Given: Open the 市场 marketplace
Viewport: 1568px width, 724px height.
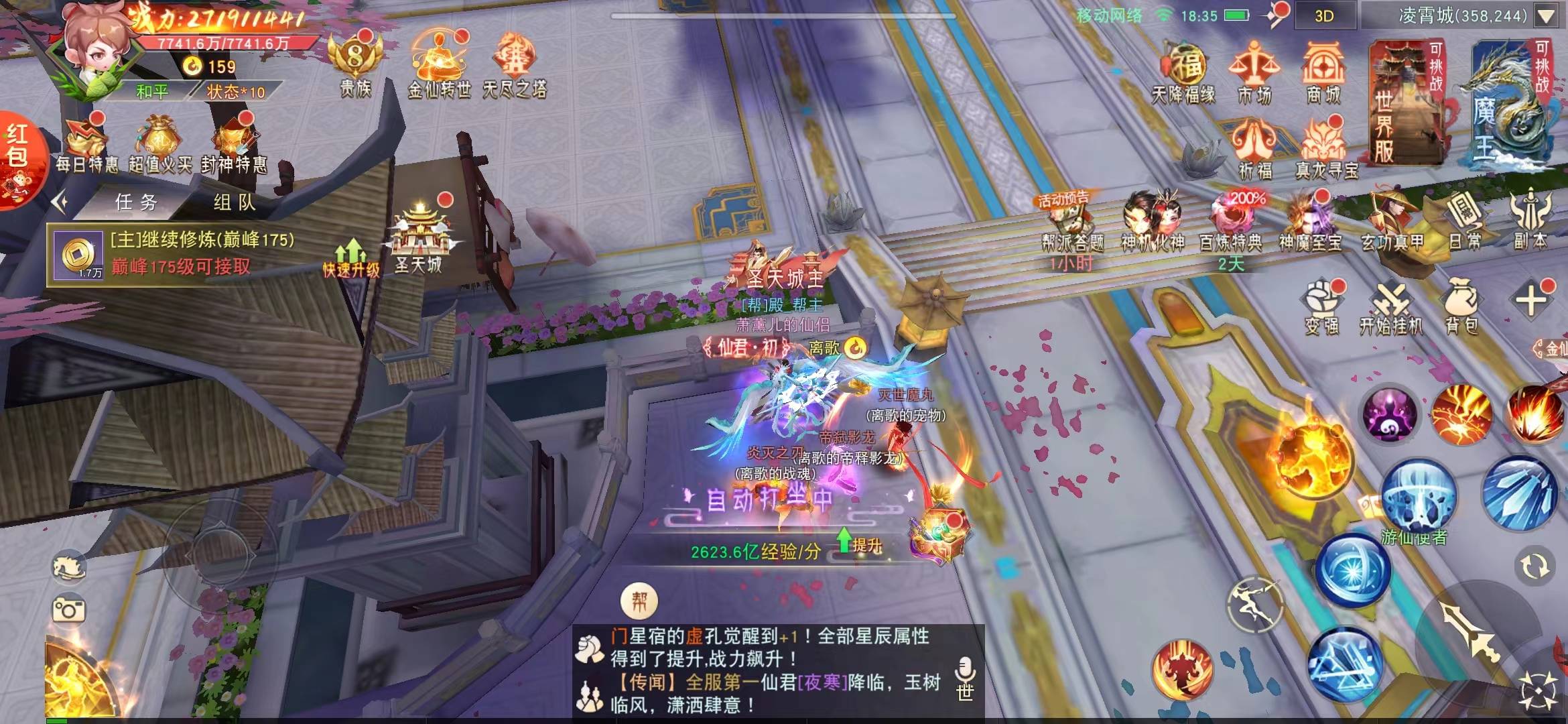Looking at the screenshot, I should [x=1254, y=72].
